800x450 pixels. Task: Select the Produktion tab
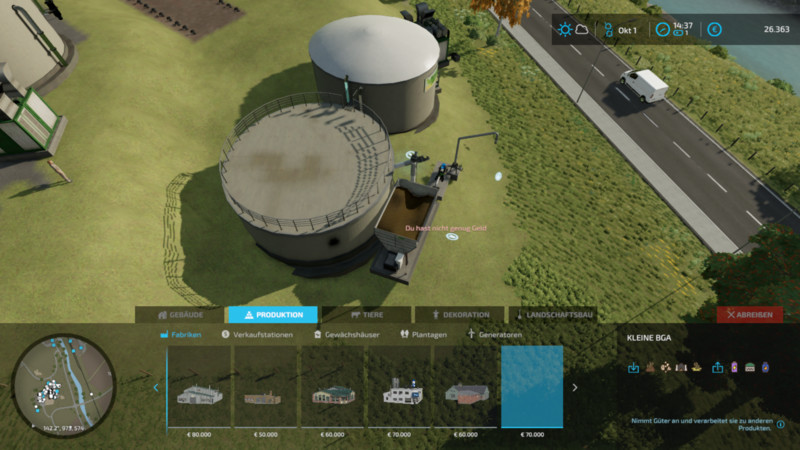point(272,314)
